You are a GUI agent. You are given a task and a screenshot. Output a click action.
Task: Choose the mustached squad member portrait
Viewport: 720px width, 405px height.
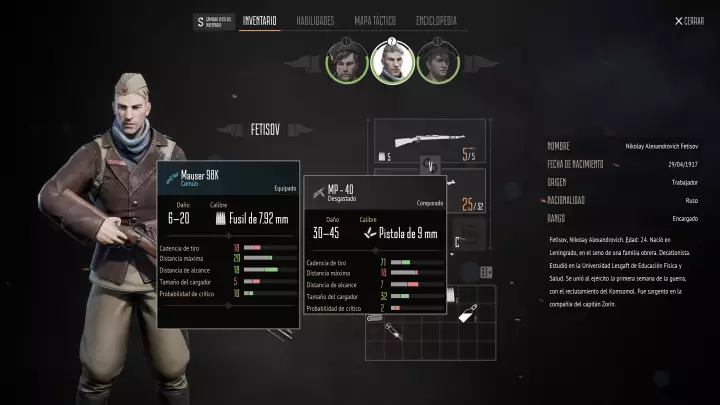click(x=347, y=62)
